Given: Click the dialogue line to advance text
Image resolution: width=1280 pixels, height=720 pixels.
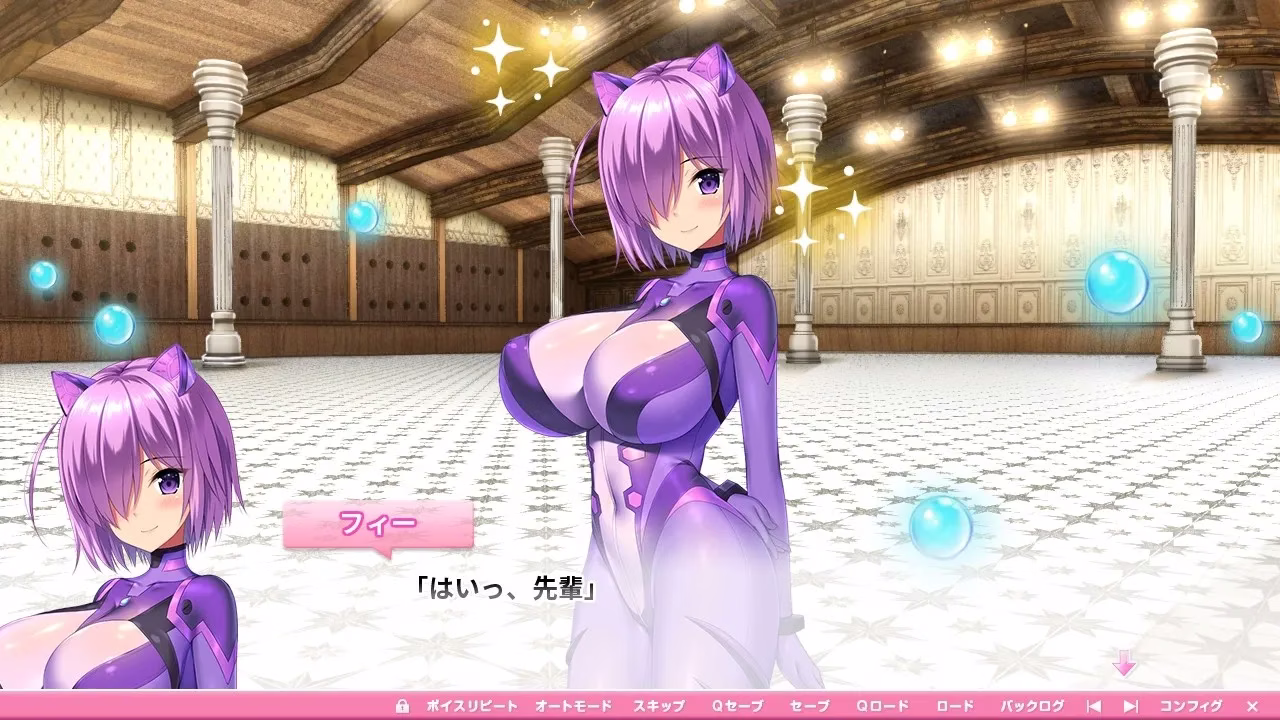Looking at the screenshot, I should pyautogui.click(x=505, y=588).
